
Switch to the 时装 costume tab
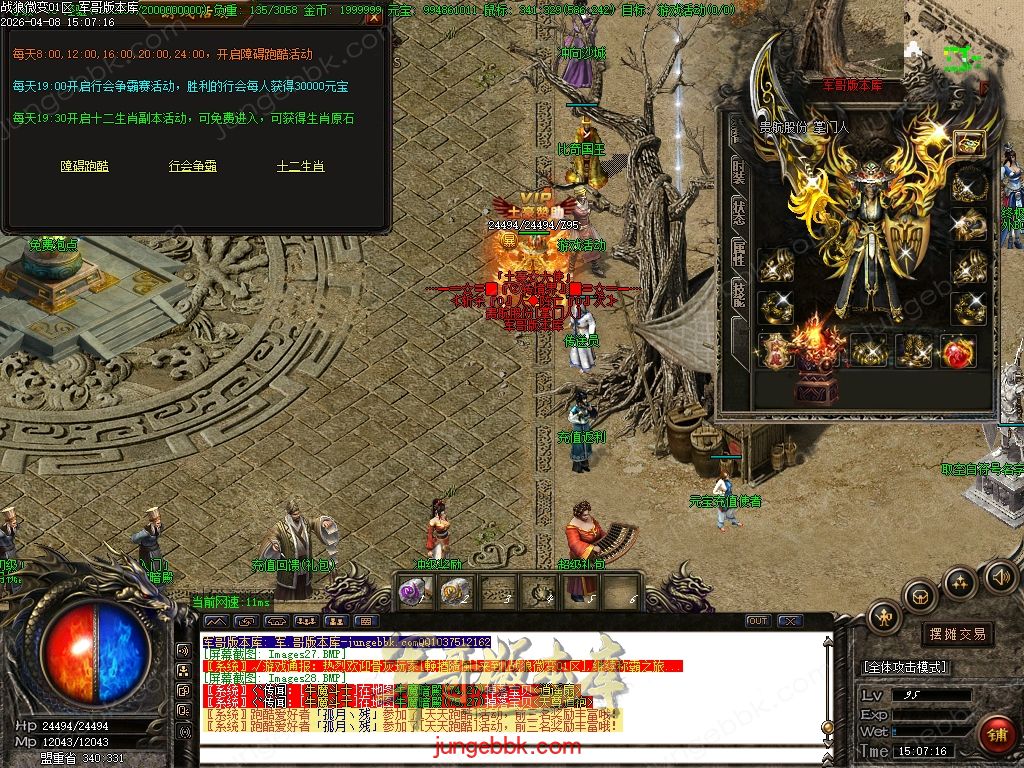point(738,172)
